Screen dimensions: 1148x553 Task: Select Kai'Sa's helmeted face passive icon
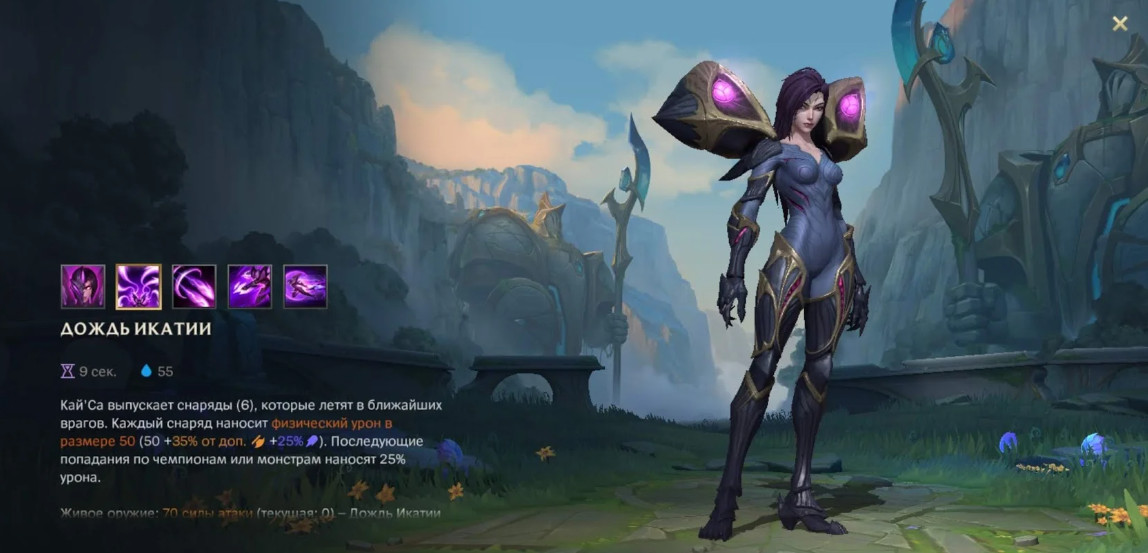point(82,286)
